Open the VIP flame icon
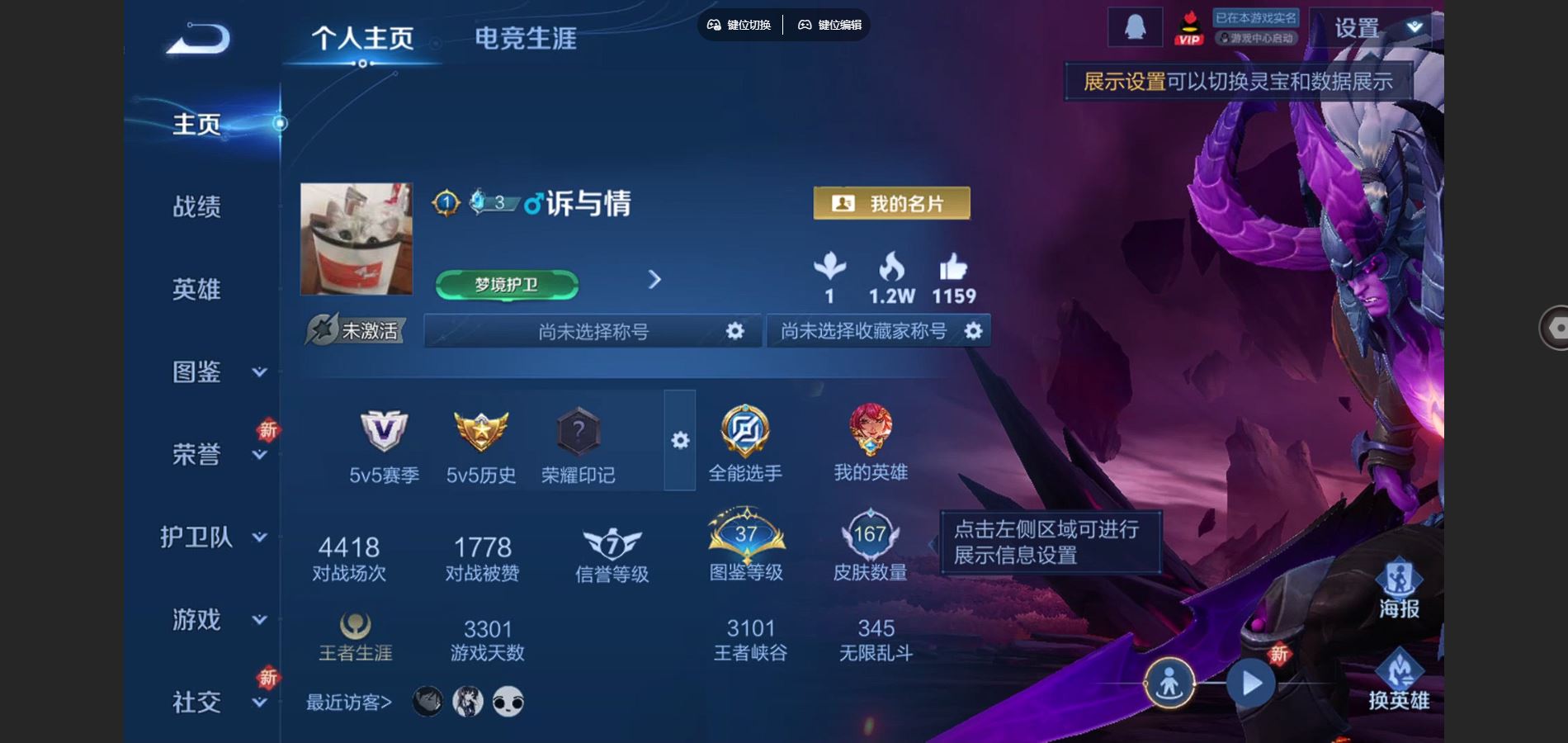The width and height of the screenshot is (1568, 743). pos(1188,25)
